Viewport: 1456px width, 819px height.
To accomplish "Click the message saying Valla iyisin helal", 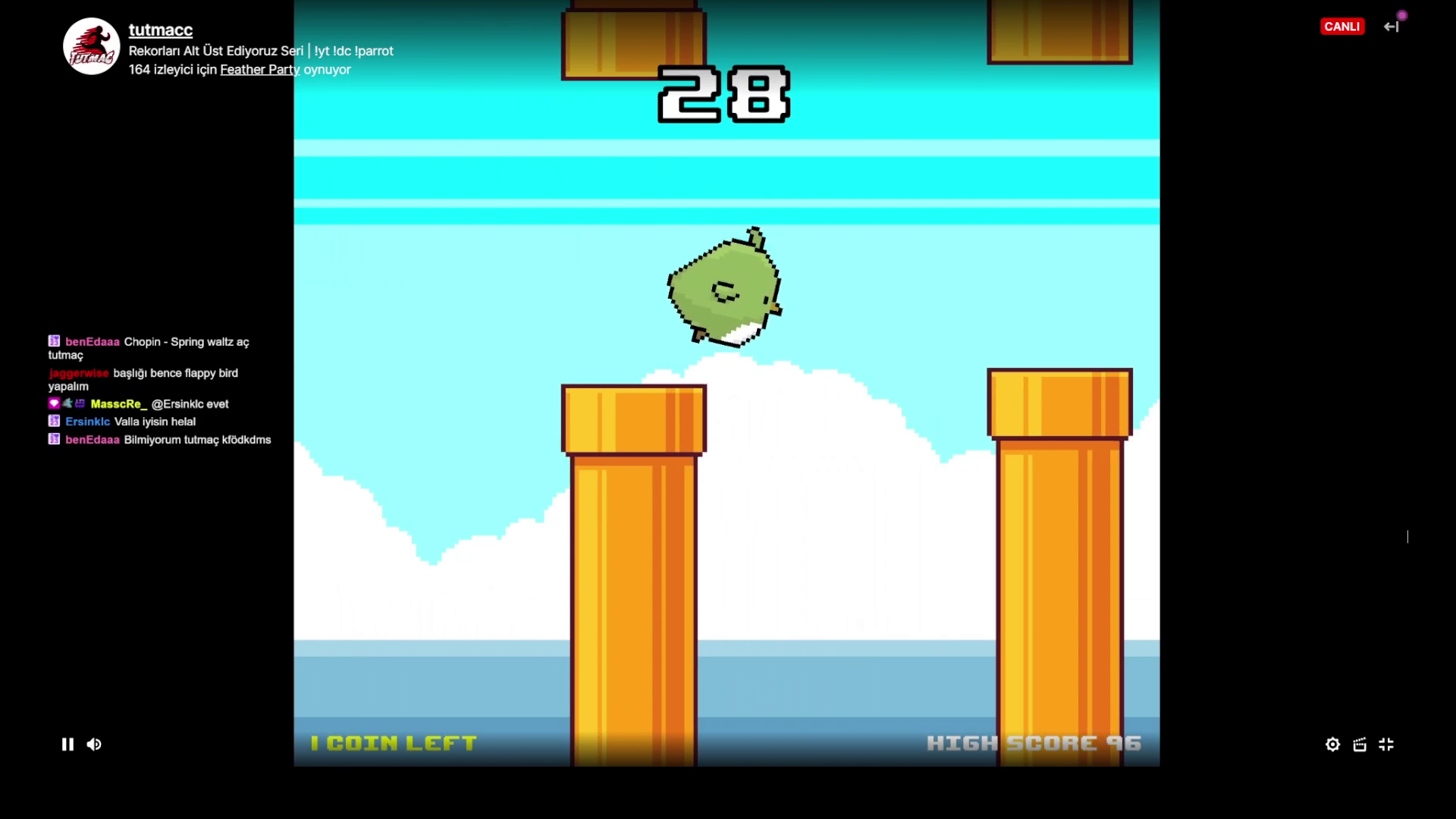I will (x=155, y=421).
